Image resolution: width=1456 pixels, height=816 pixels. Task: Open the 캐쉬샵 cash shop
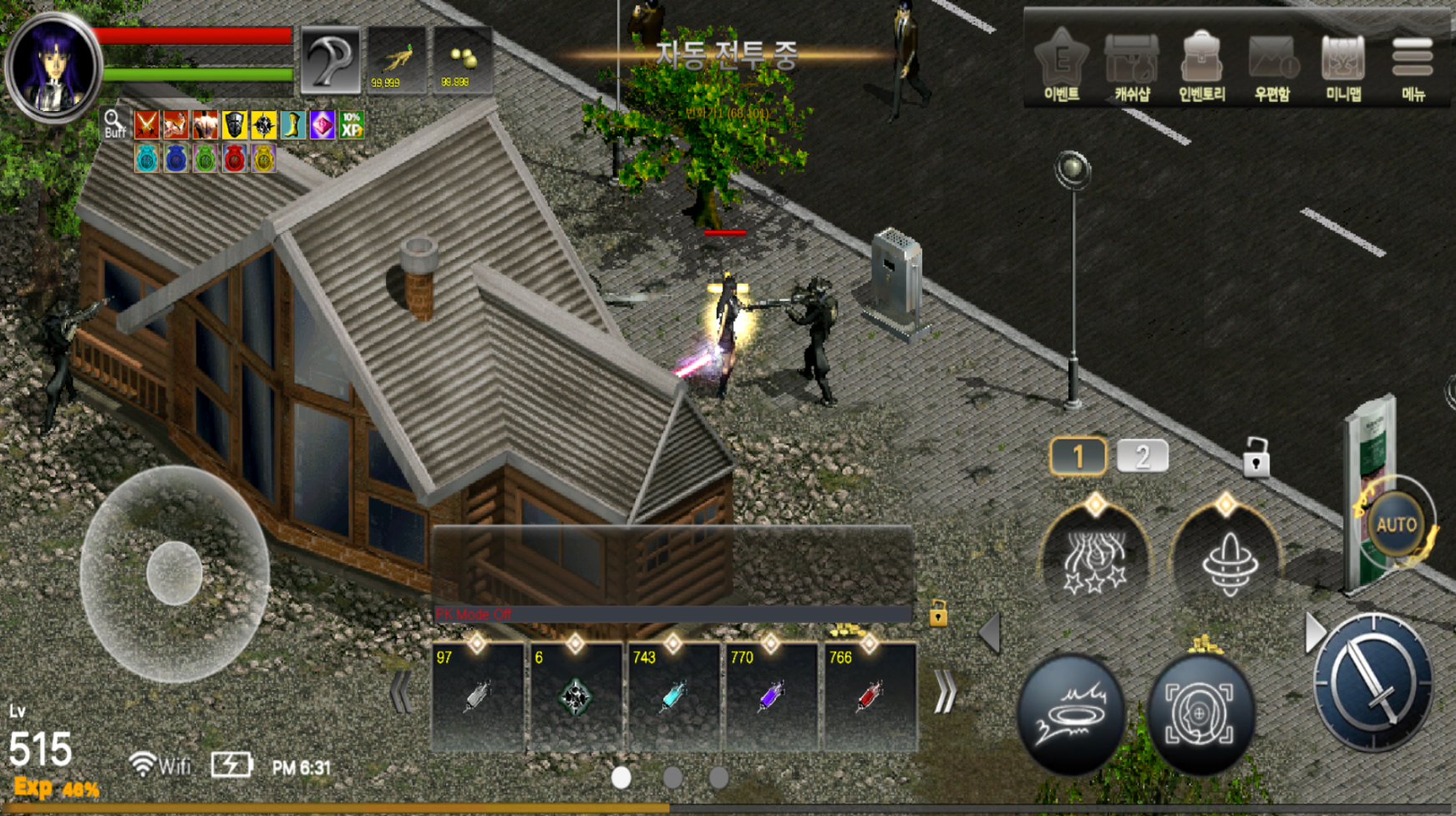1132,65
